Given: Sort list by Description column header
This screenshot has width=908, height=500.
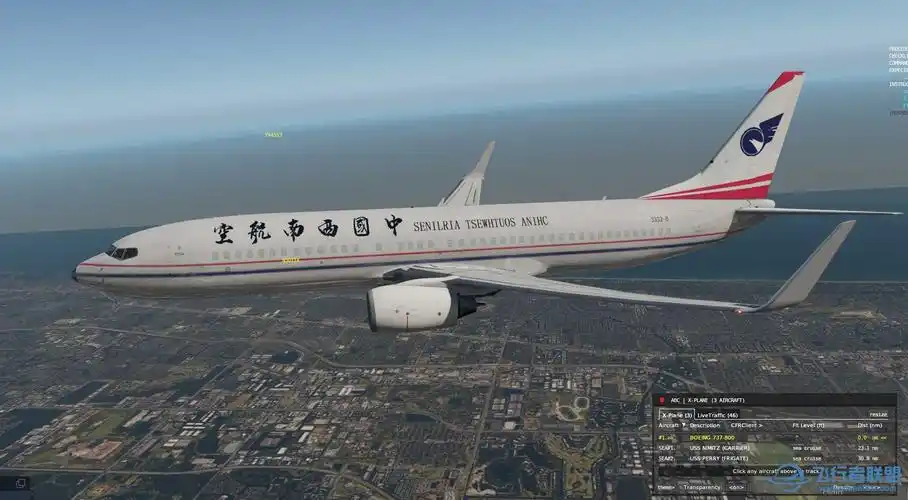Looking at the screenshot, I should (704, 426).
